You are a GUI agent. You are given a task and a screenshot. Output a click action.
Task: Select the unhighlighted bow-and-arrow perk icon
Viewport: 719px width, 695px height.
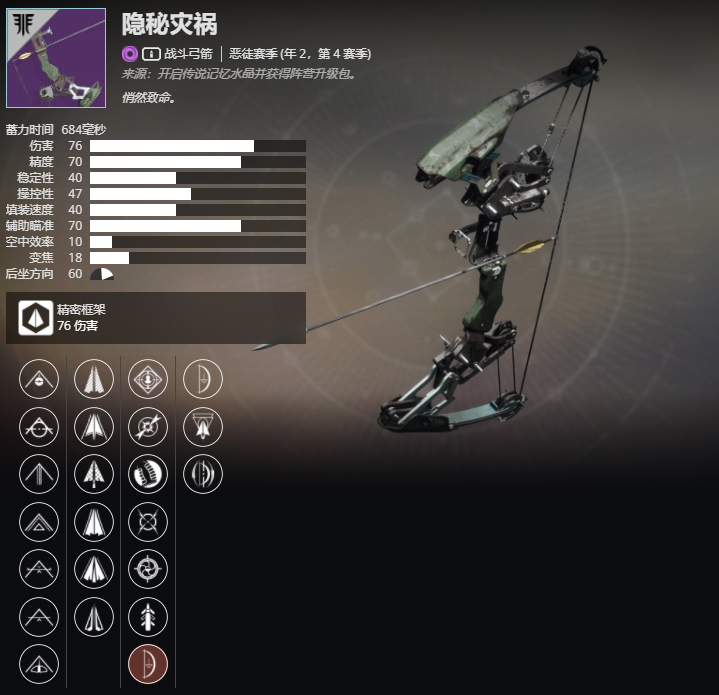pos(203,378)
